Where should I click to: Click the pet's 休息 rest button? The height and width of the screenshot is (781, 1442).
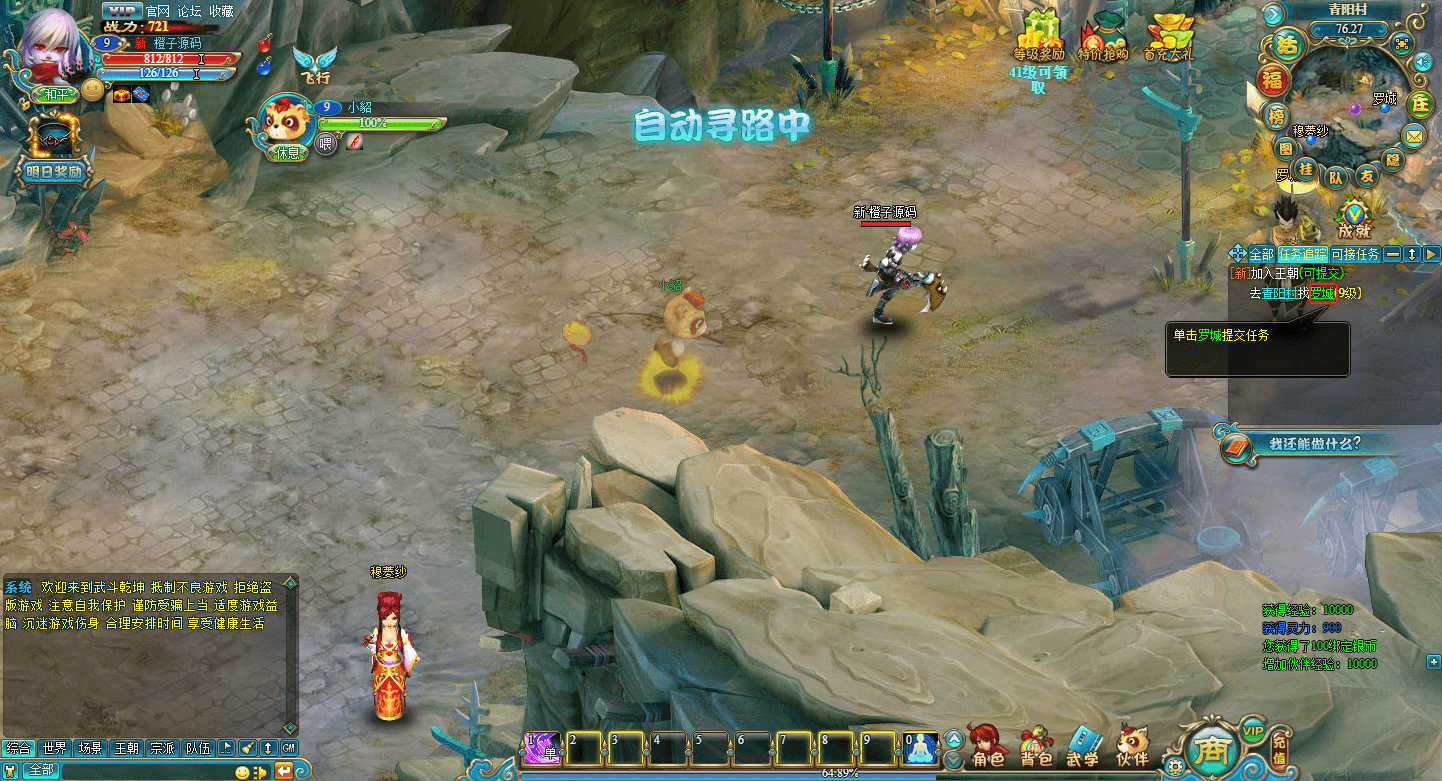(x=287, y=153)
